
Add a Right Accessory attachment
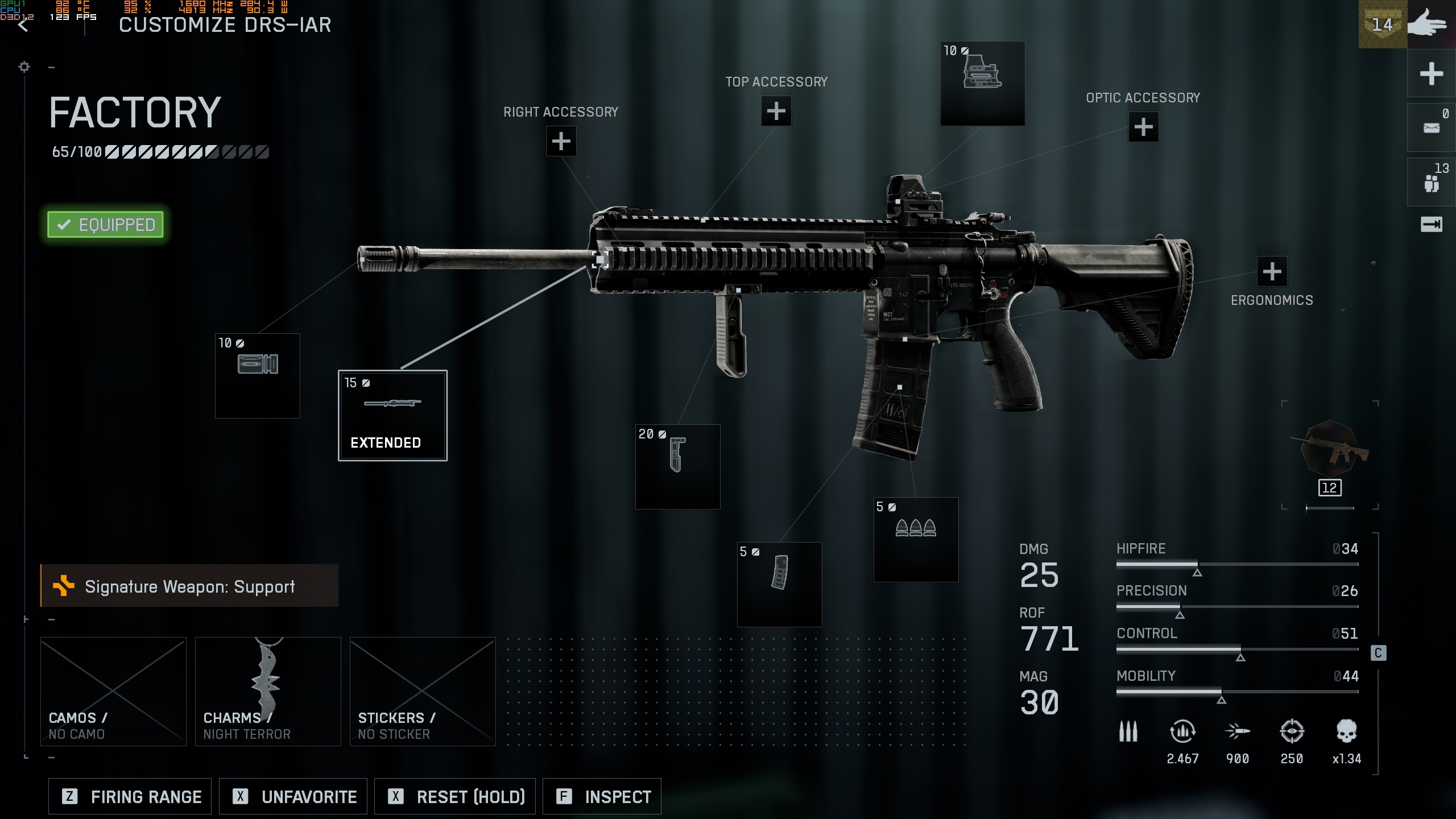tap(561, 141)
